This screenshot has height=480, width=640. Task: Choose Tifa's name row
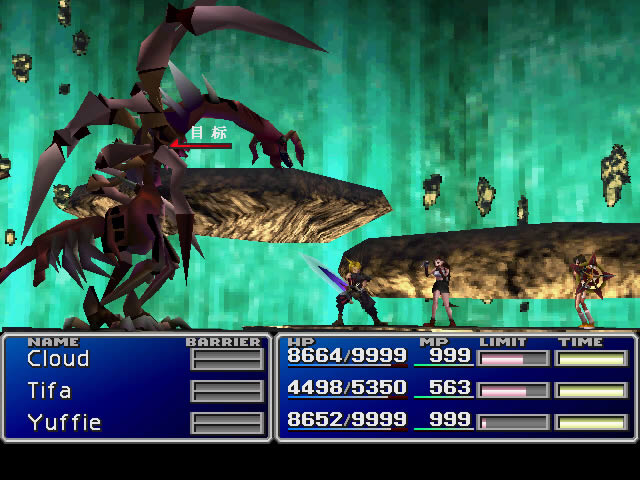[x=49, y=390]
